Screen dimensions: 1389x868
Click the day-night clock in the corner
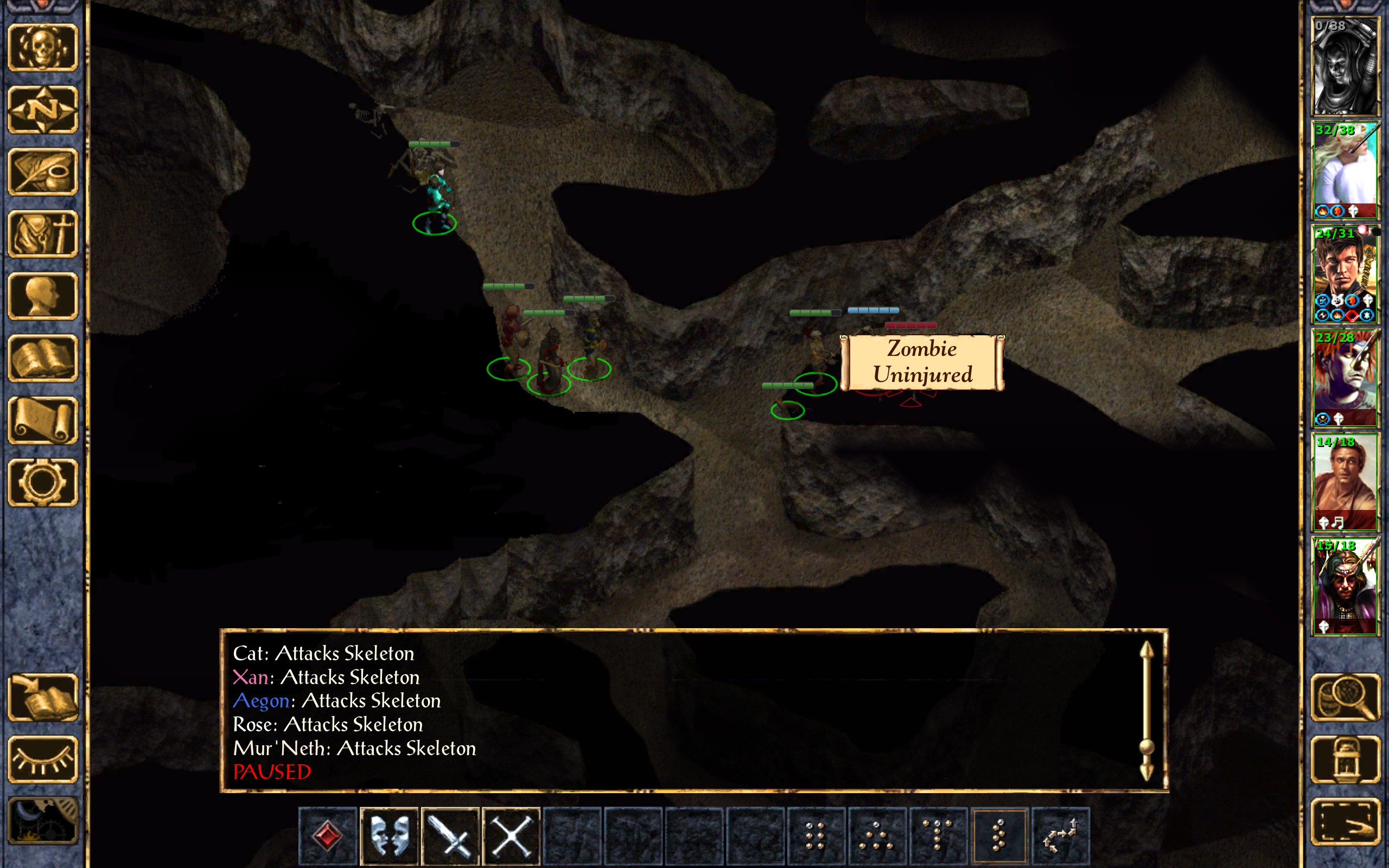coord(43,821)
